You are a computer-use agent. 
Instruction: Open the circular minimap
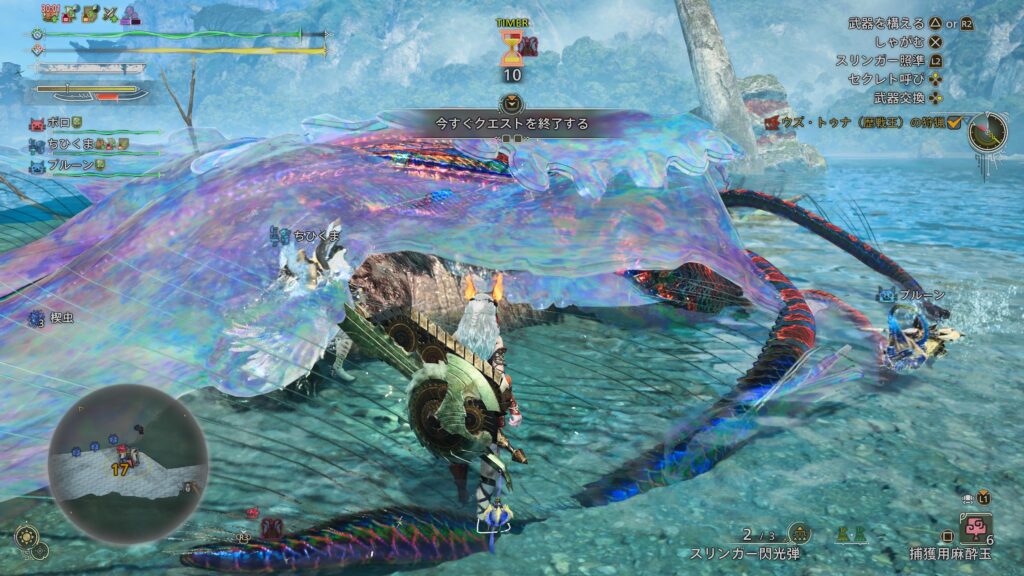click(128, 463)
